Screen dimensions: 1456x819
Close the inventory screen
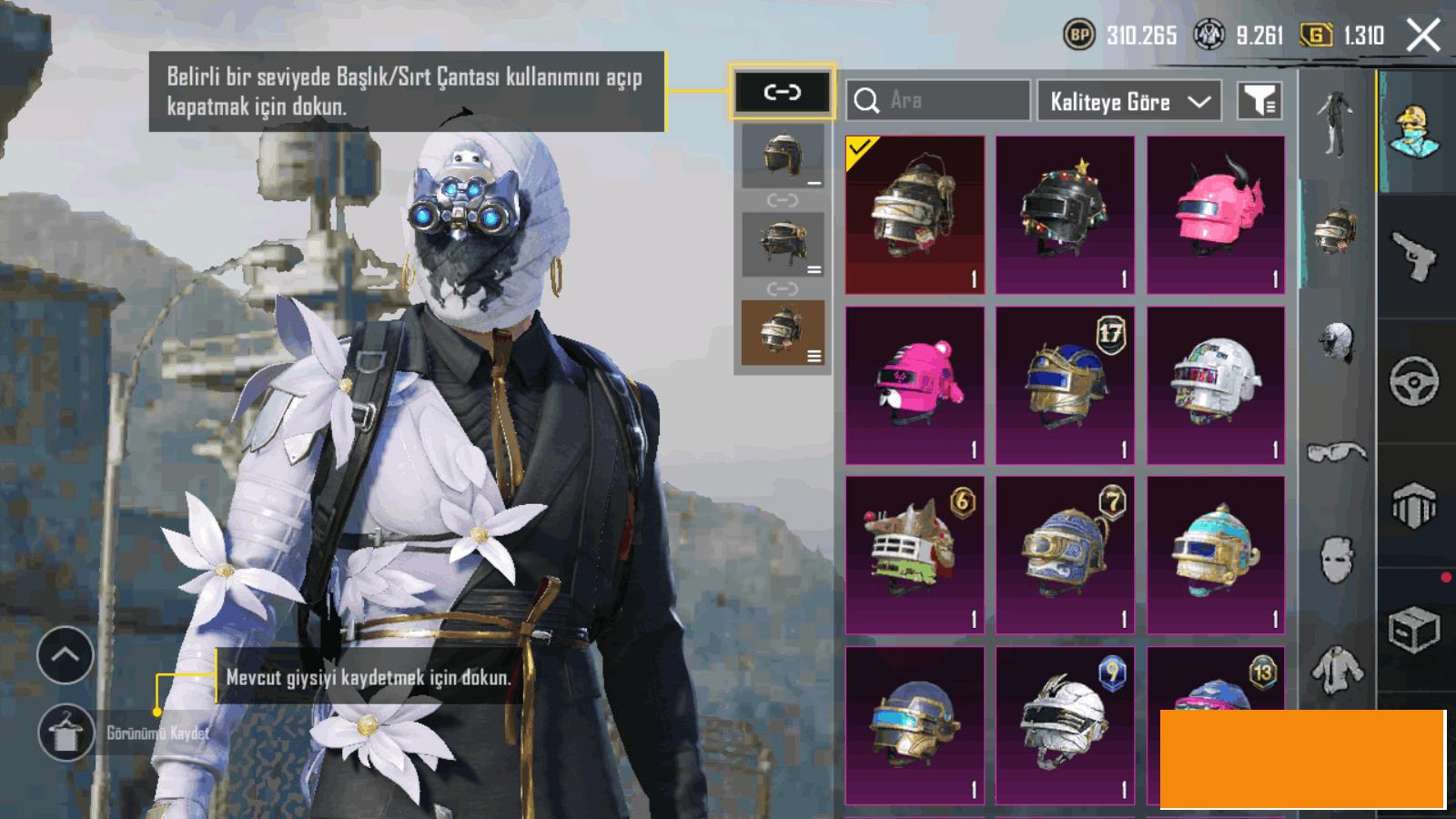[x=1422, y=36]
